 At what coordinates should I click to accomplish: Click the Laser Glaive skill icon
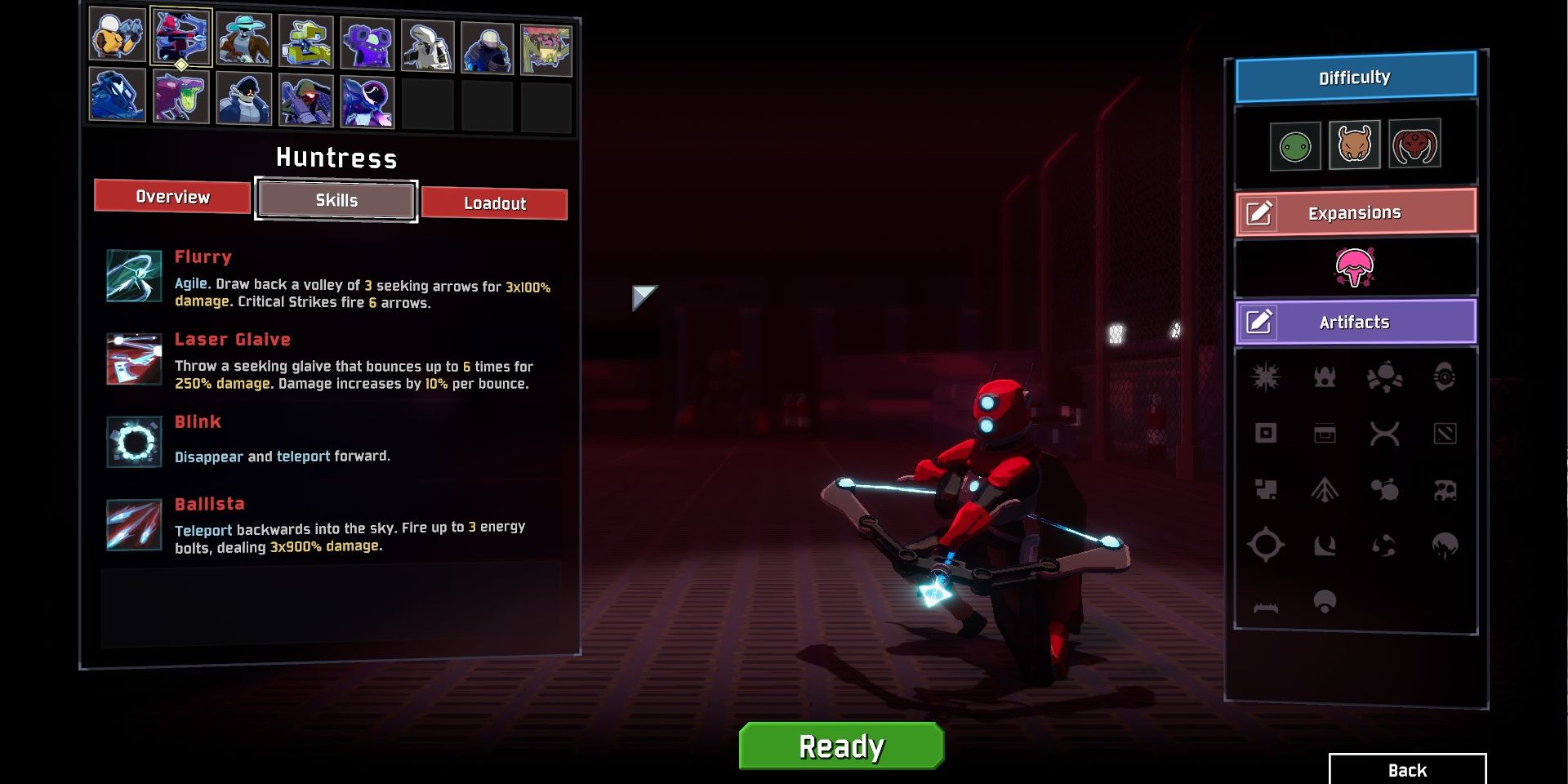(134, 359)
